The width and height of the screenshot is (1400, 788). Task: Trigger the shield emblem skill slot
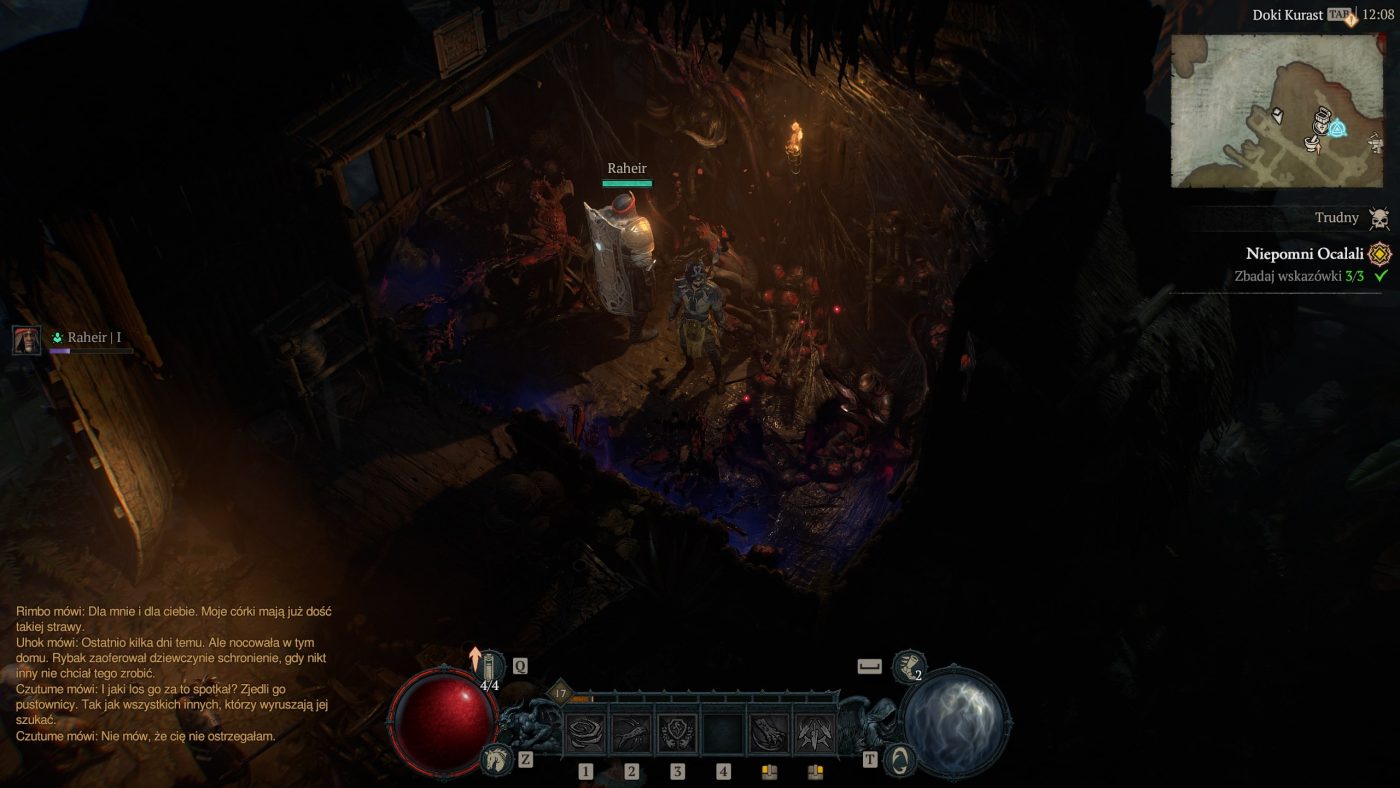pyautogui.click(x=677, y=734)
